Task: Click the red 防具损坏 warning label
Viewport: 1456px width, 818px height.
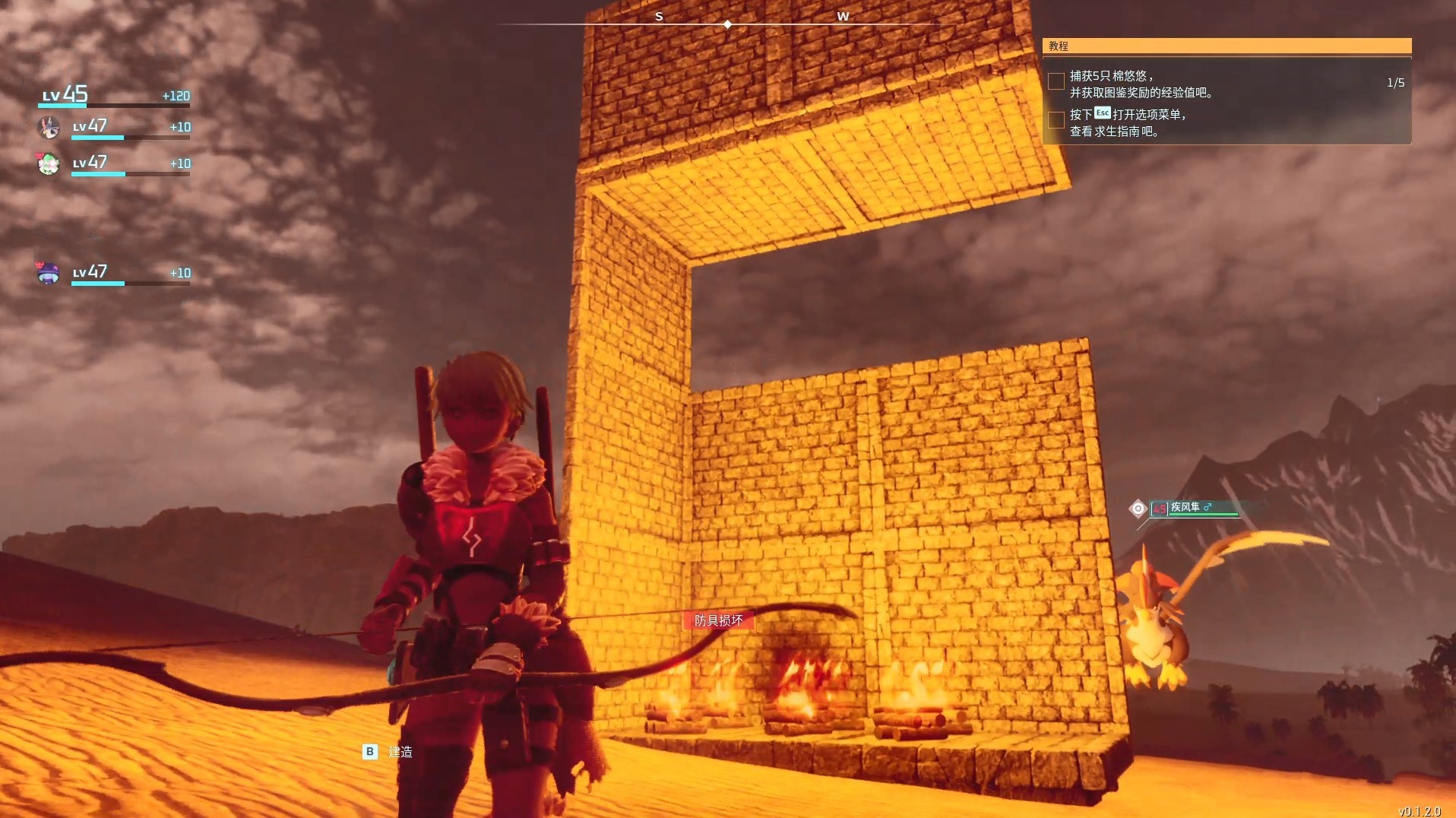Action: (x=718, y=621)
